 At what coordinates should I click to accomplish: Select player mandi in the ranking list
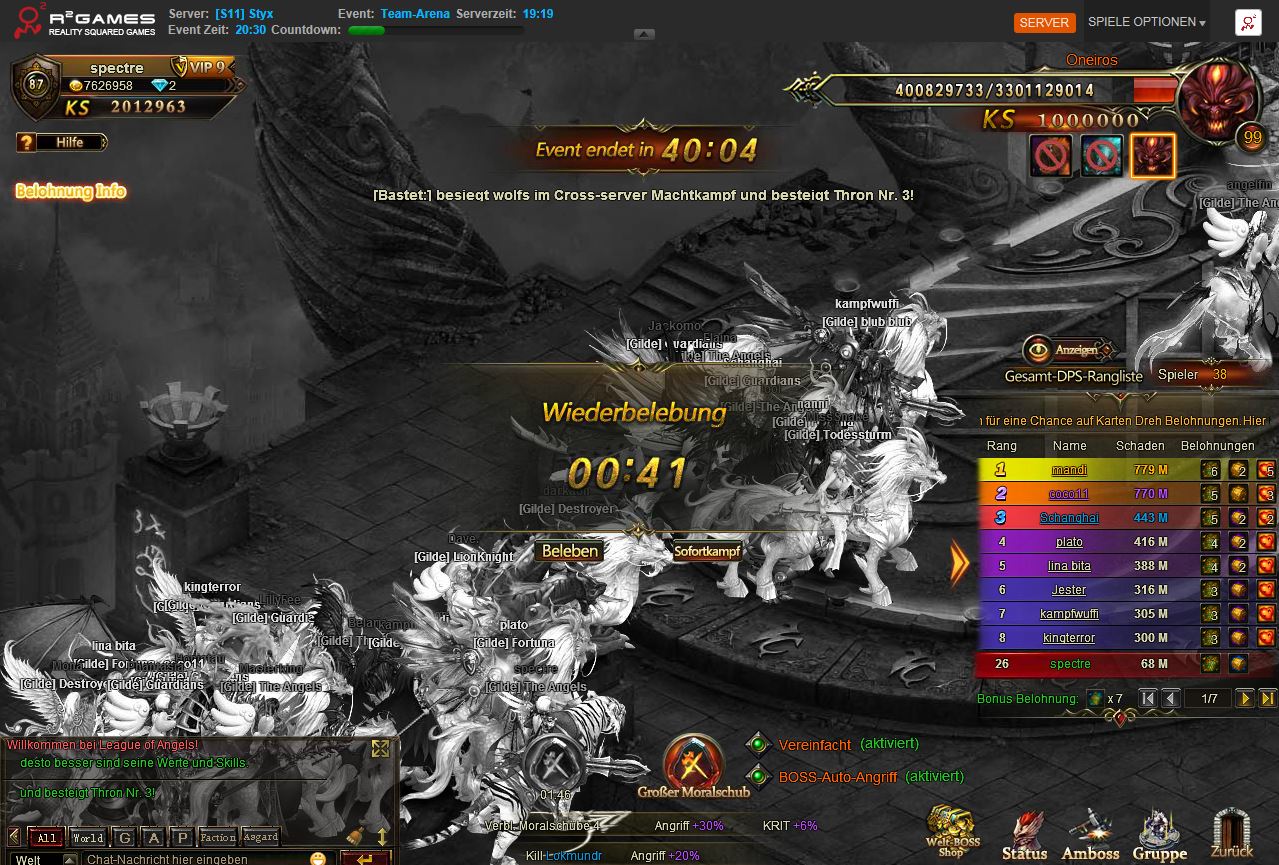(1069, 470)
